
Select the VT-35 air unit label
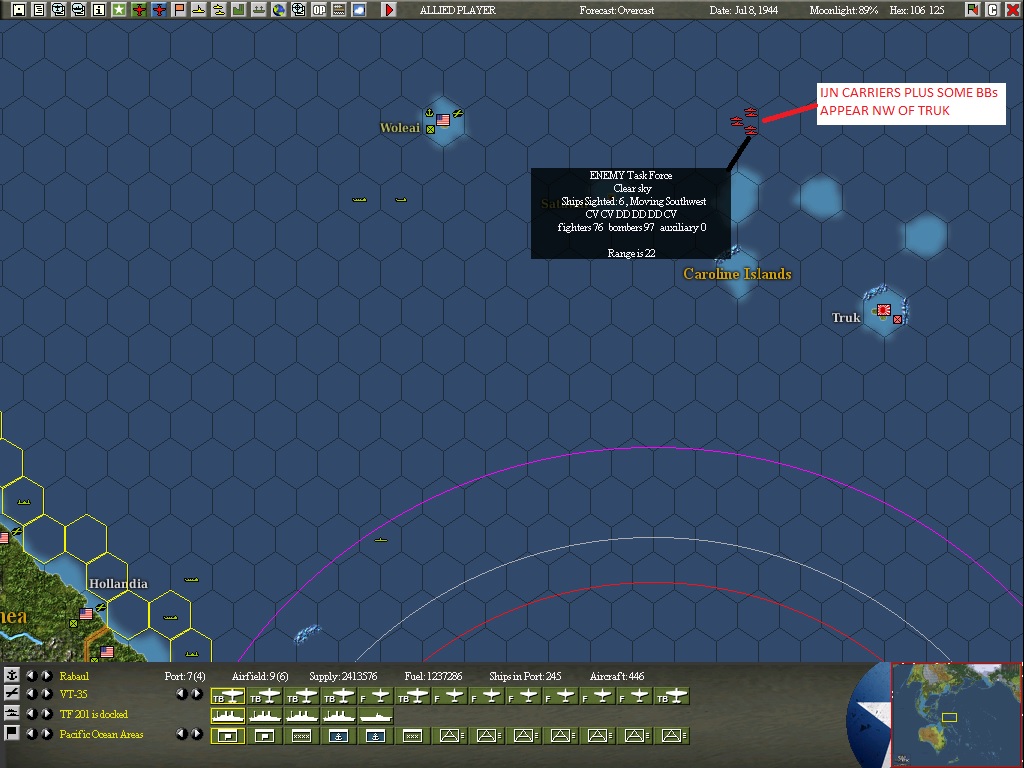pyautogui.click(x=74, y=694)
